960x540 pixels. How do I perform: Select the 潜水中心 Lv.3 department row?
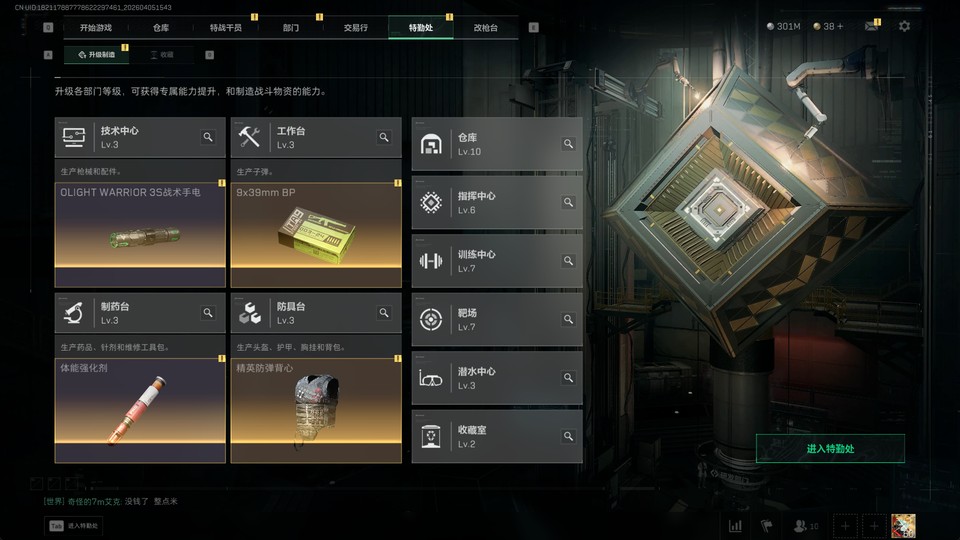click(x=496, y=378)
